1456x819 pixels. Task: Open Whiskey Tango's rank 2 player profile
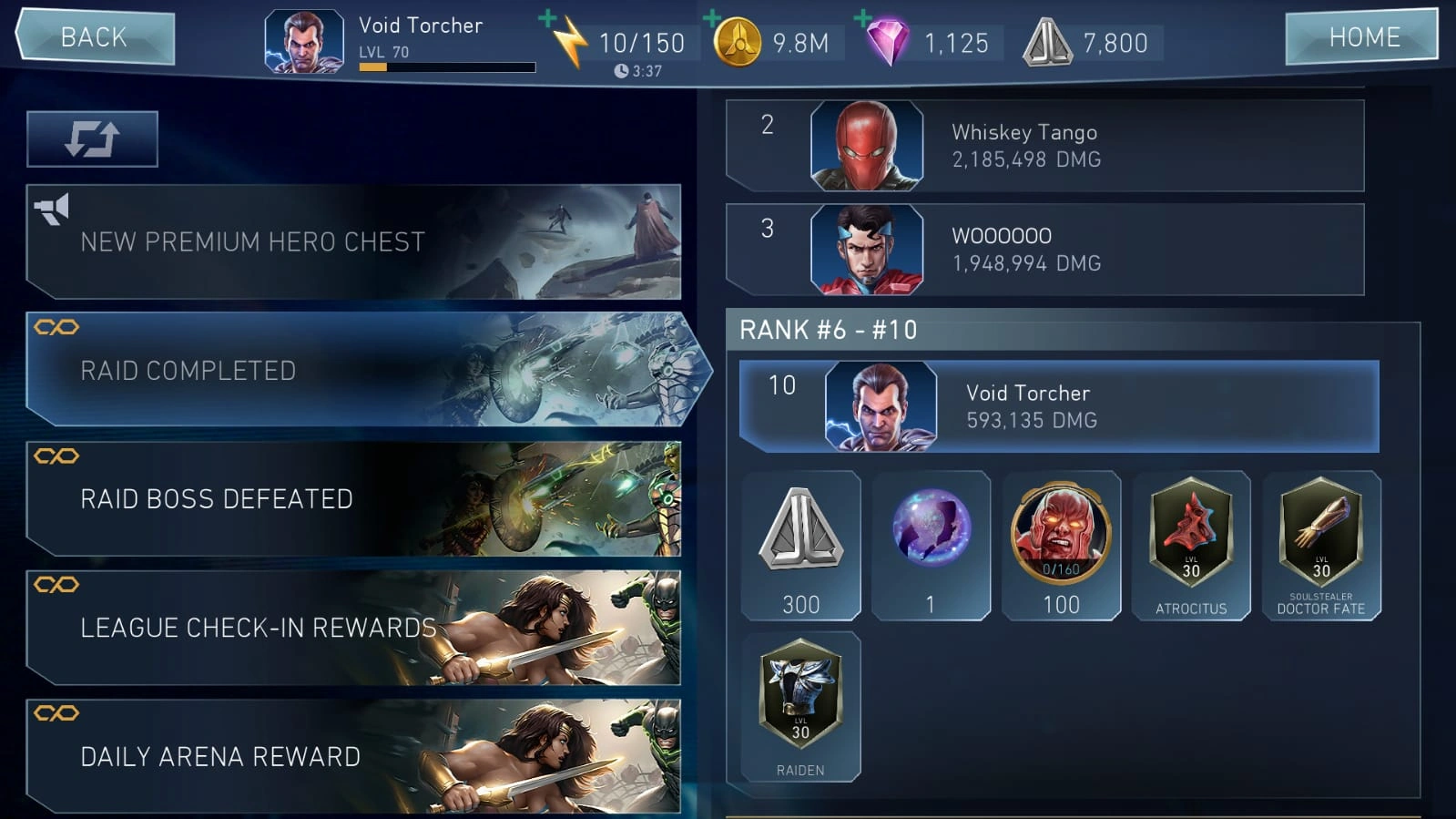click(x=1047, y=146)
